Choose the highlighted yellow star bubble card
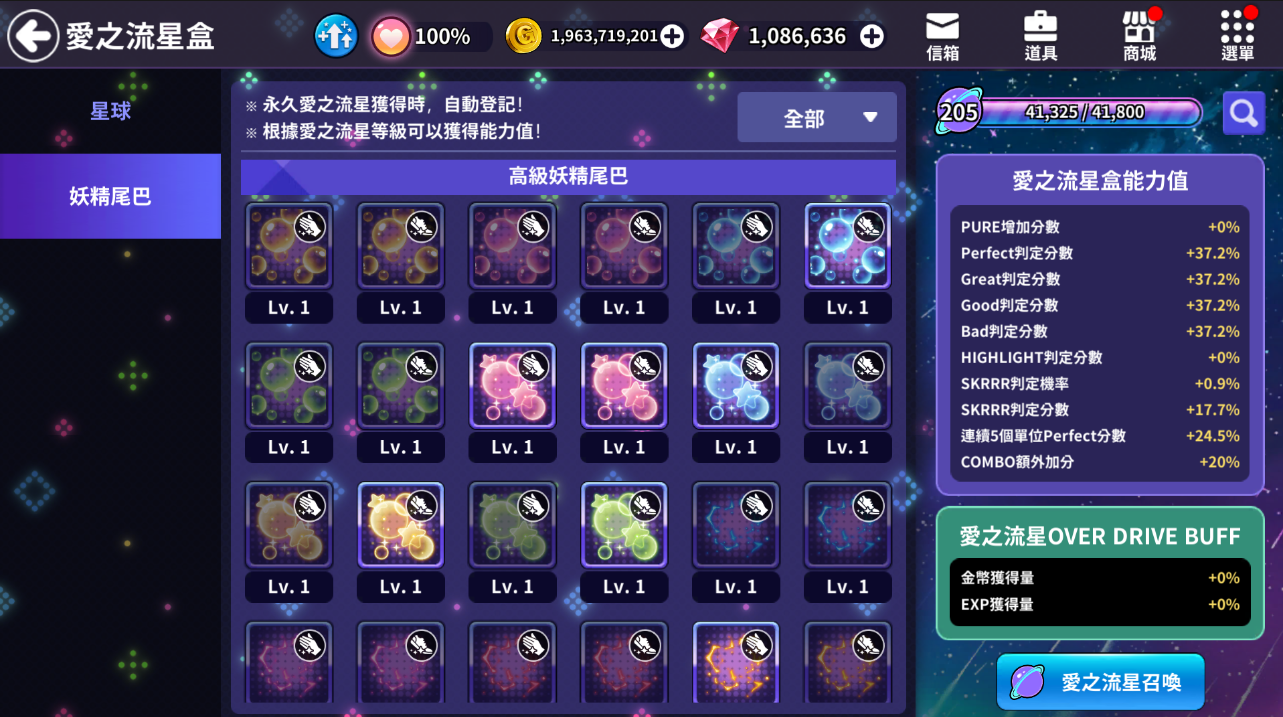 [x=400, y=525]
